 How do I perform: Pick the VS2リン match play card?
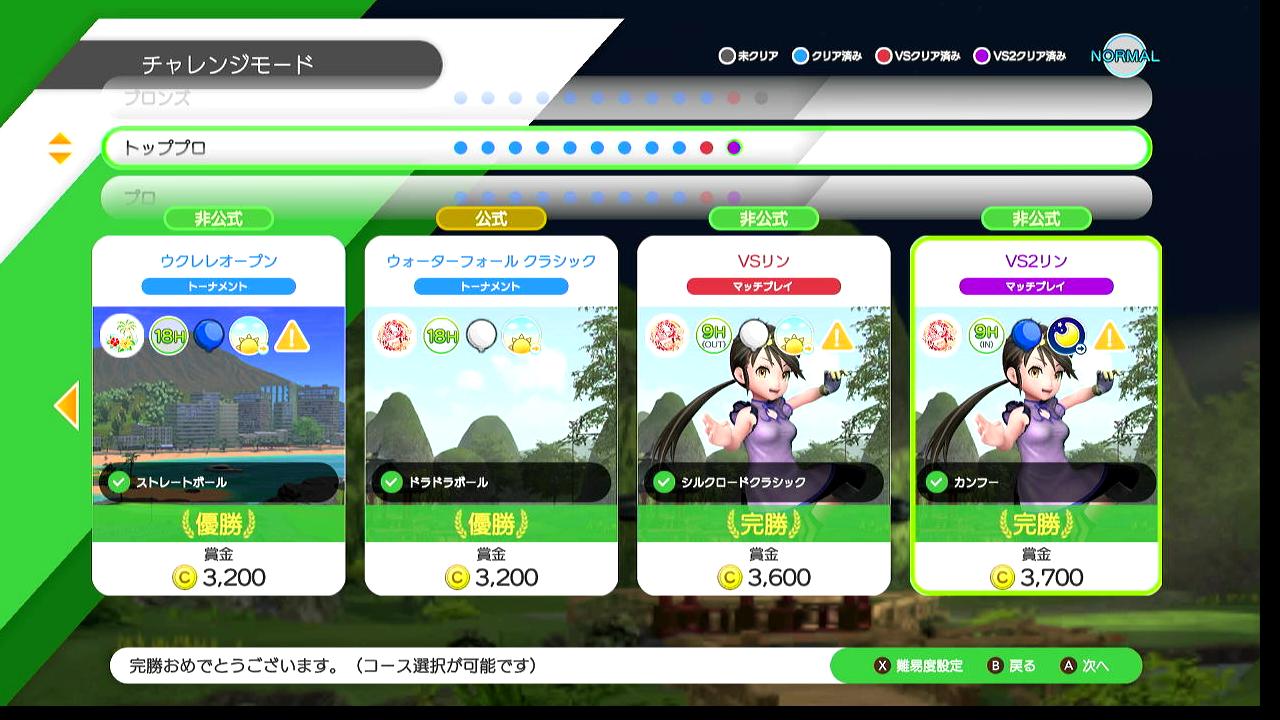click(x=1036, y=415)
